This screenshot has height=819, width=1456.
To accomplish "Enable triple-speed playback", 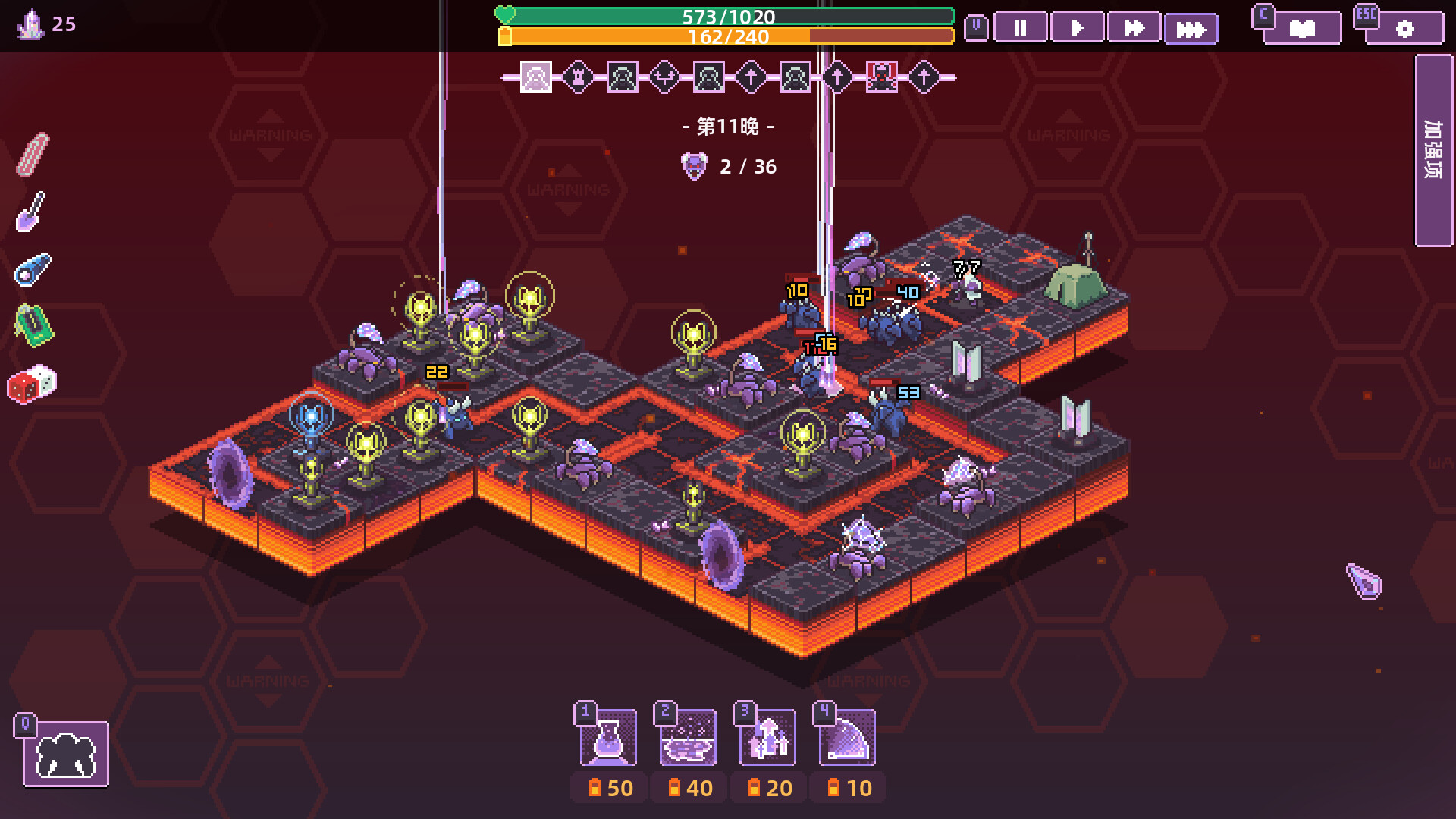I will point(1191,28).
